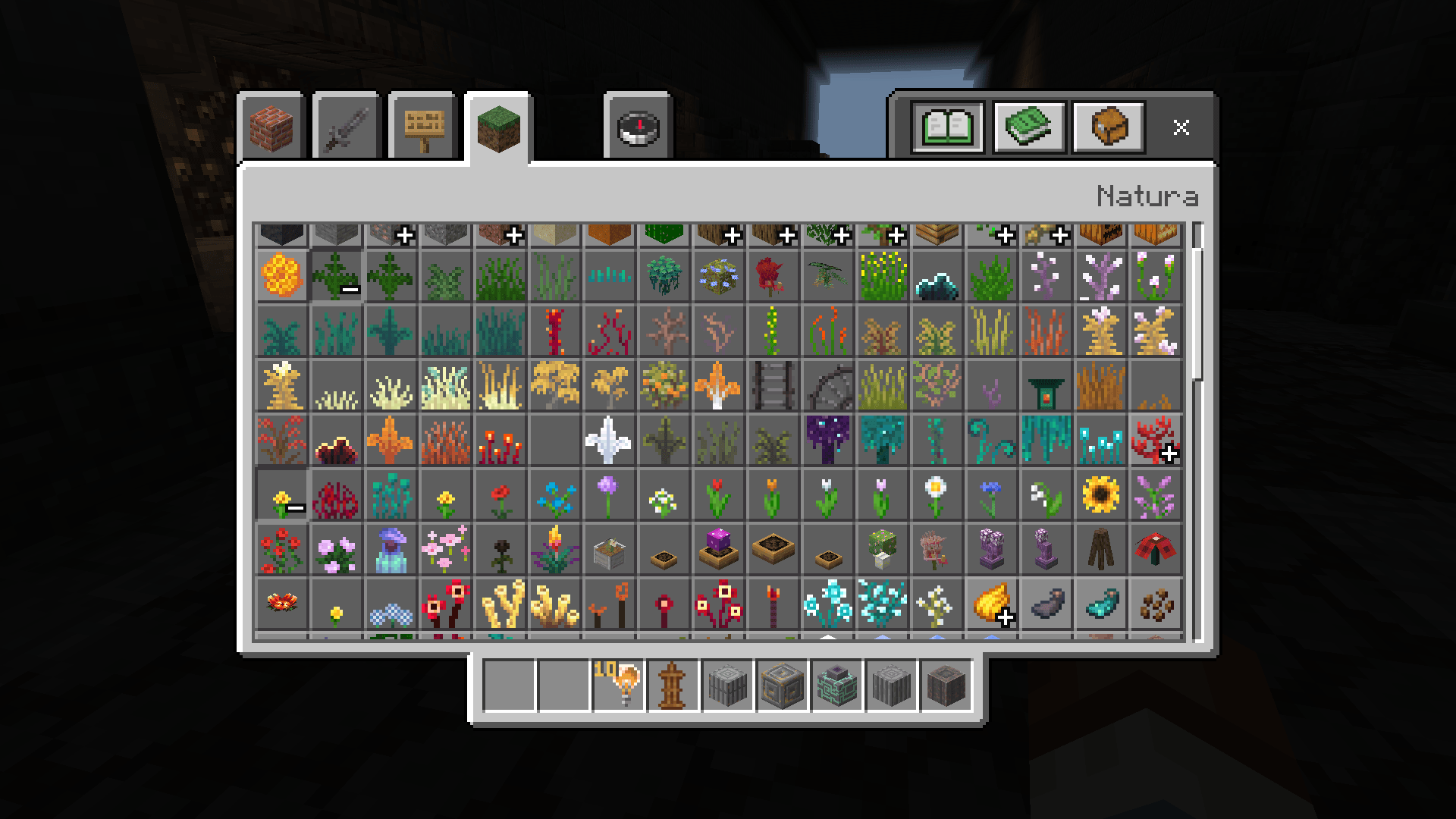Select the sunflower in the inventory grid
Image resolution: width=1456 pixels, height=819 pixels.
pos(1100,495)
